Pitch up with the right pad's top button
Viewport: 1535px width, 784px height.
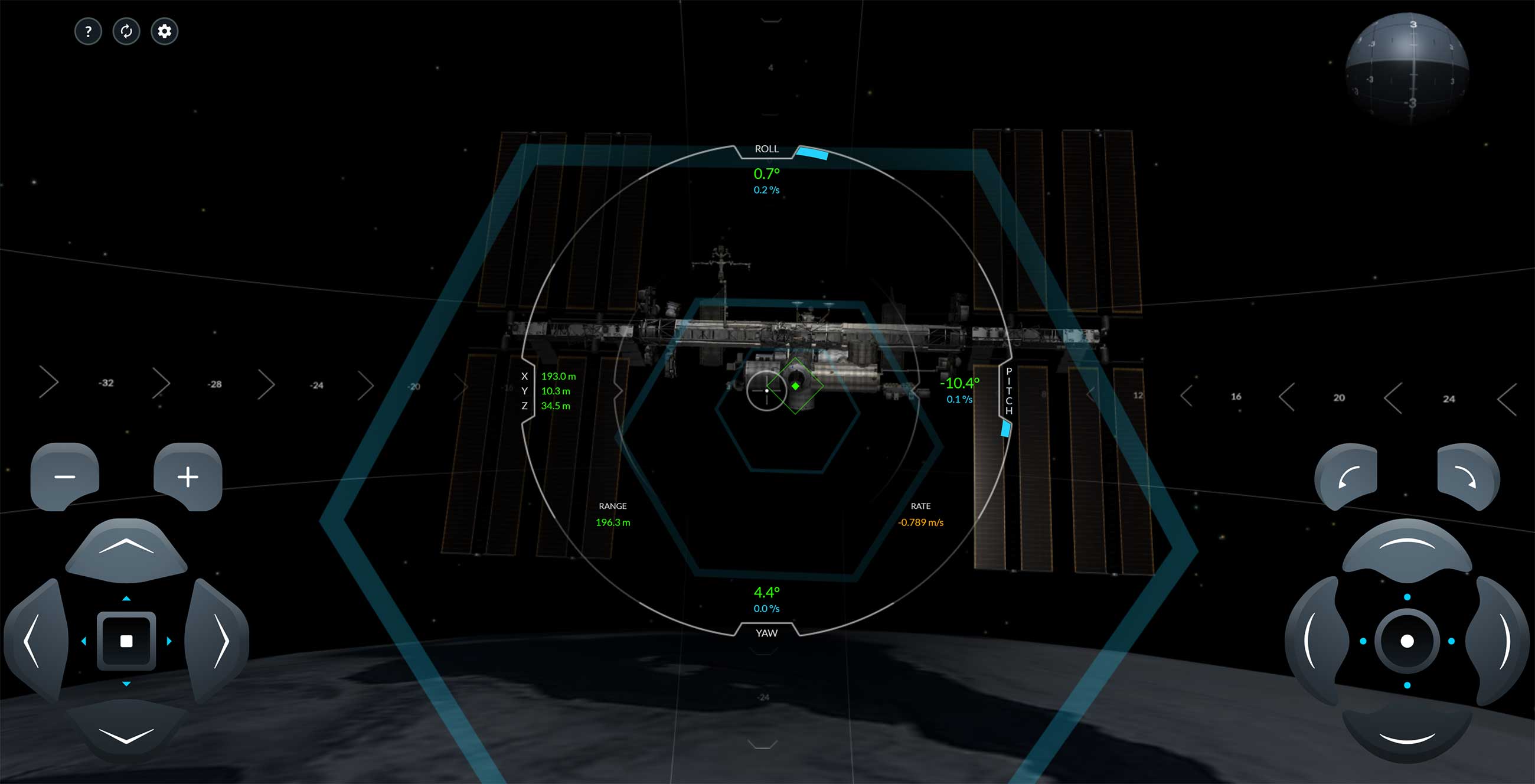coord(1407,548)
